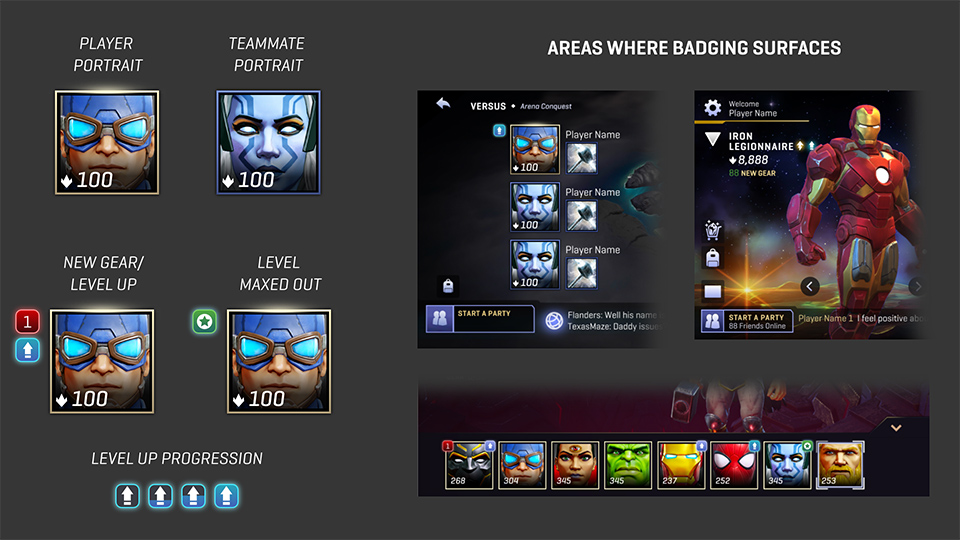Show previous hero with left chevron arrow

(811, 287)
